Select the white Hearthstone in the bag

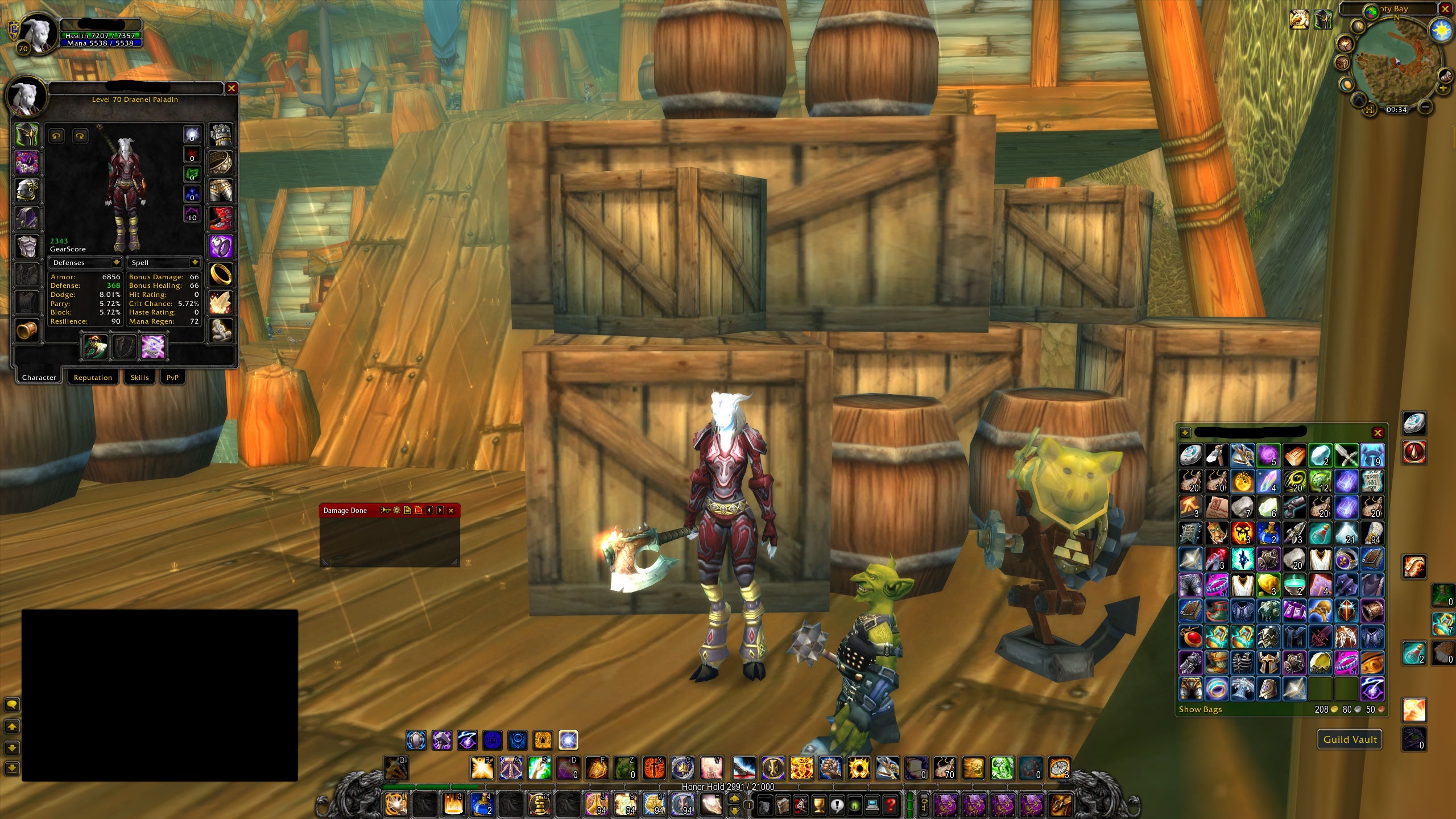pyautogui.click(x=1190, y=456)
